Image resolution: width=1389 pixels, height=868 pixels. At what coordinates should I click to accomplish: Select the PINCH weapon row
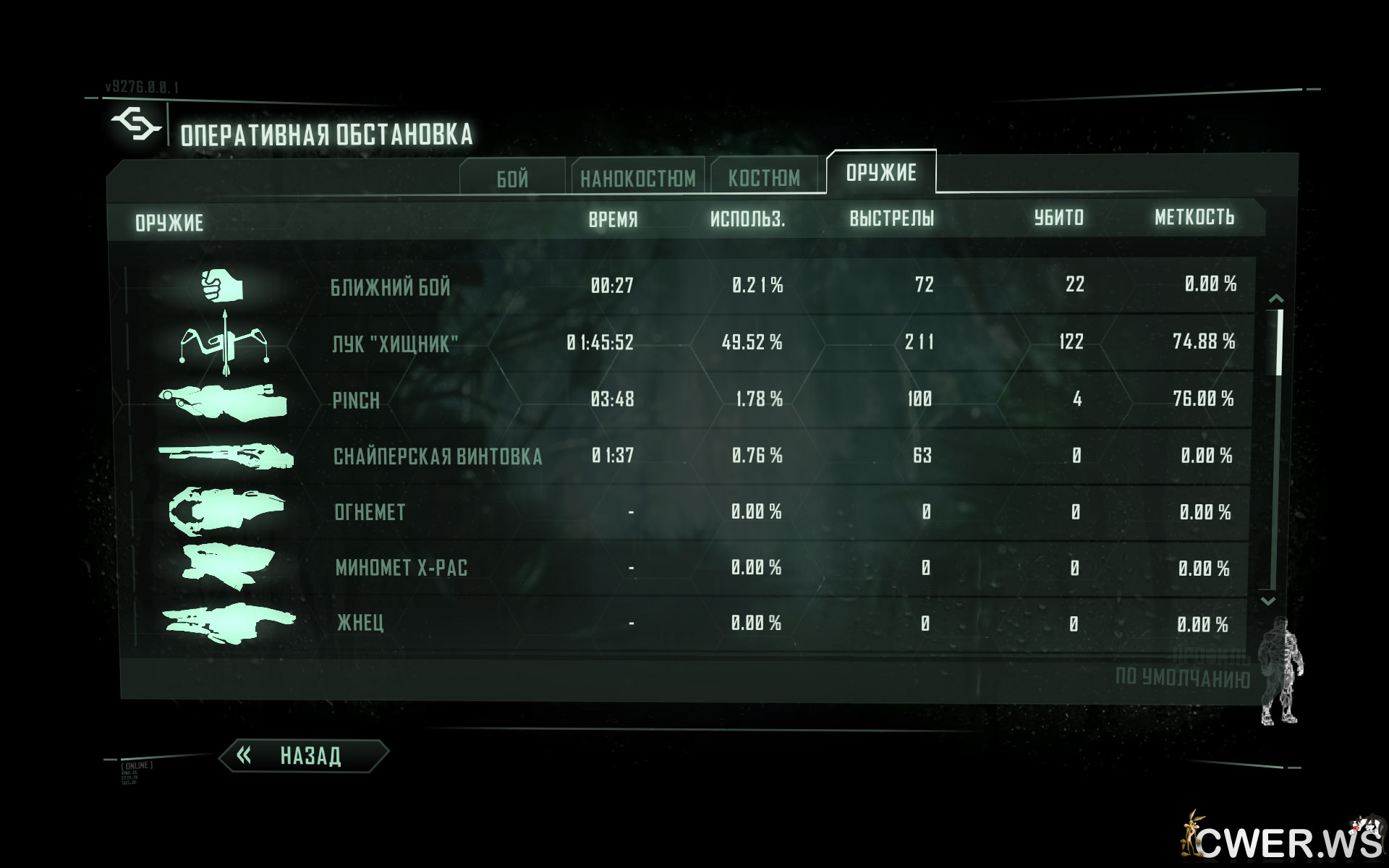356,400
